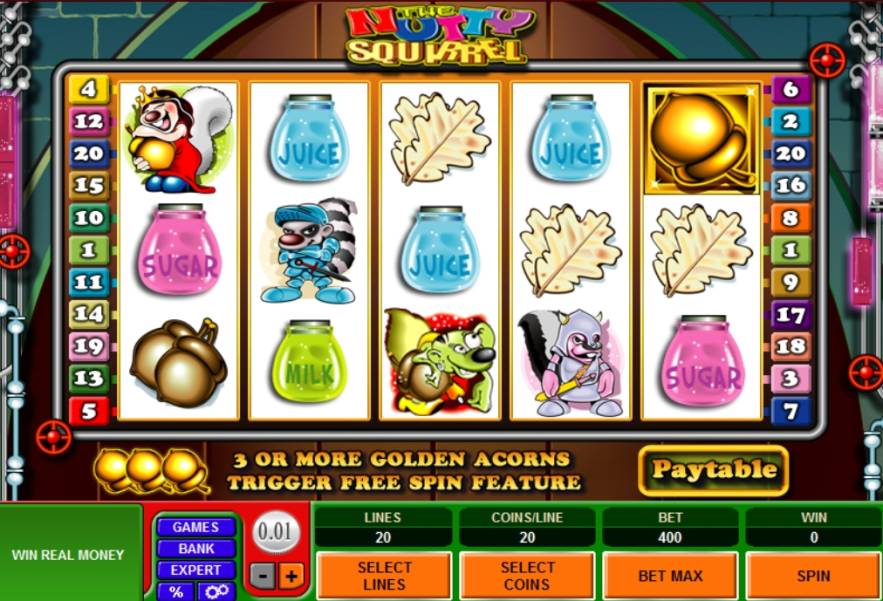Open settings with the gears icon
The width and height of the screenshot is (883, 601).
[217, 591]
